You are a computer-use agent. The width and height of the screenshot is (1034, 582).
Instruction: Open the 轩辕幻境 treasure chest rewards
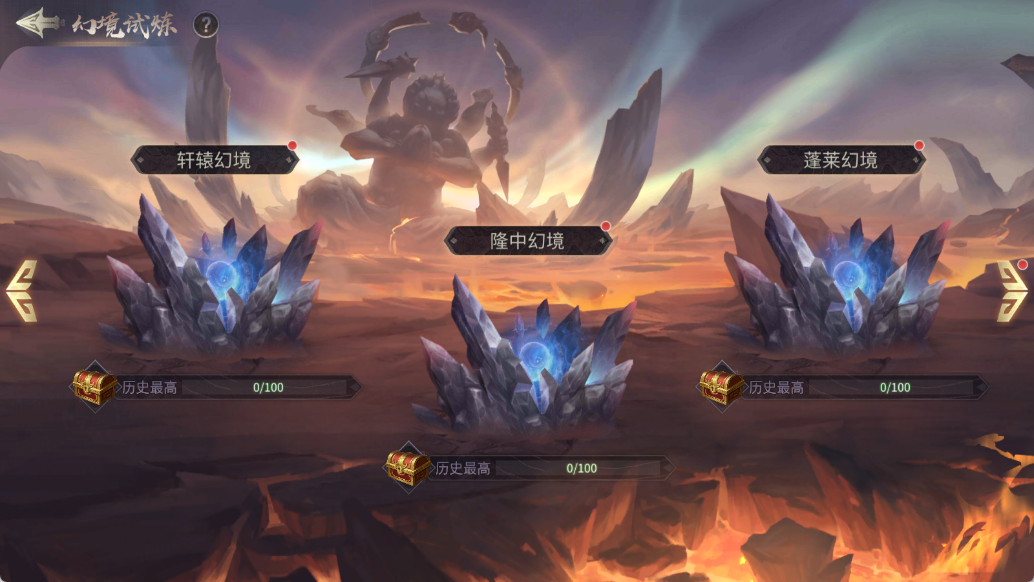click(95, 387)
